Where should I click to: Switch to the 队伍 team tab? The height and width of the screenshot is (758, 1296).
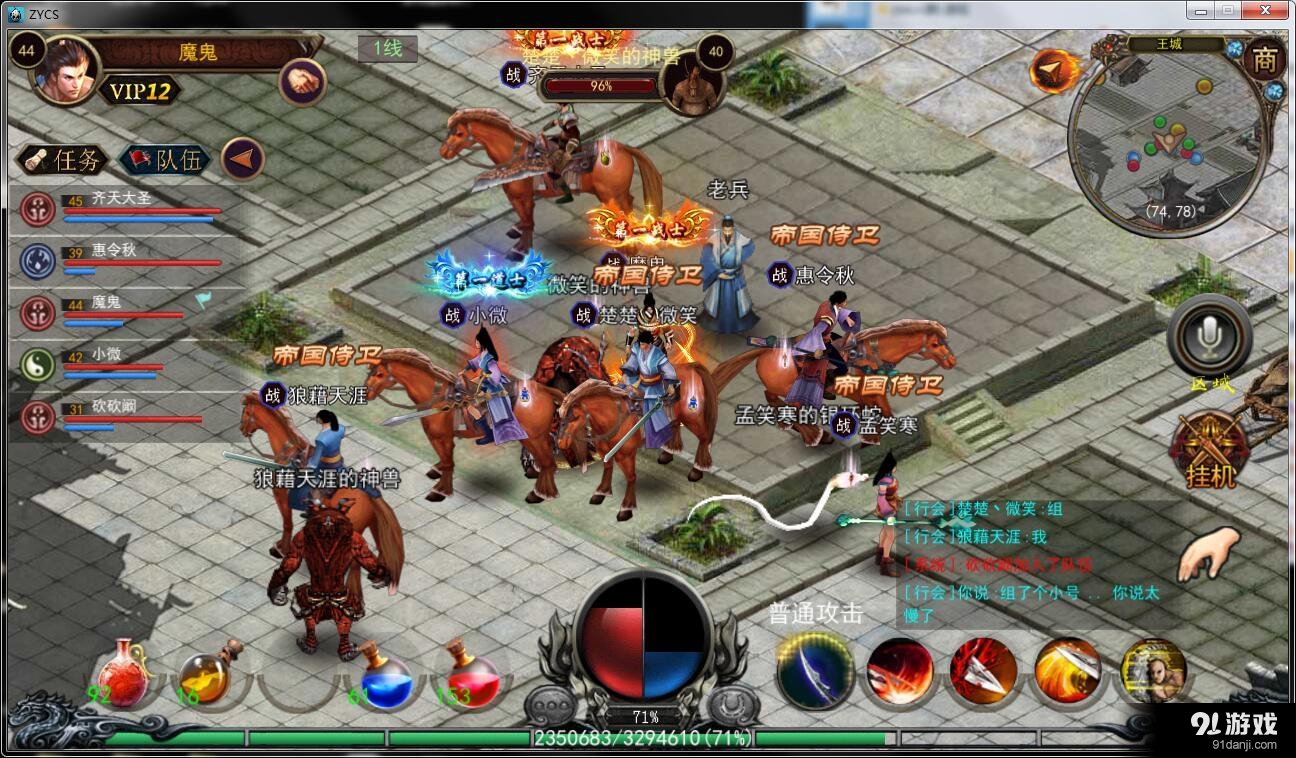coord(163,160)
